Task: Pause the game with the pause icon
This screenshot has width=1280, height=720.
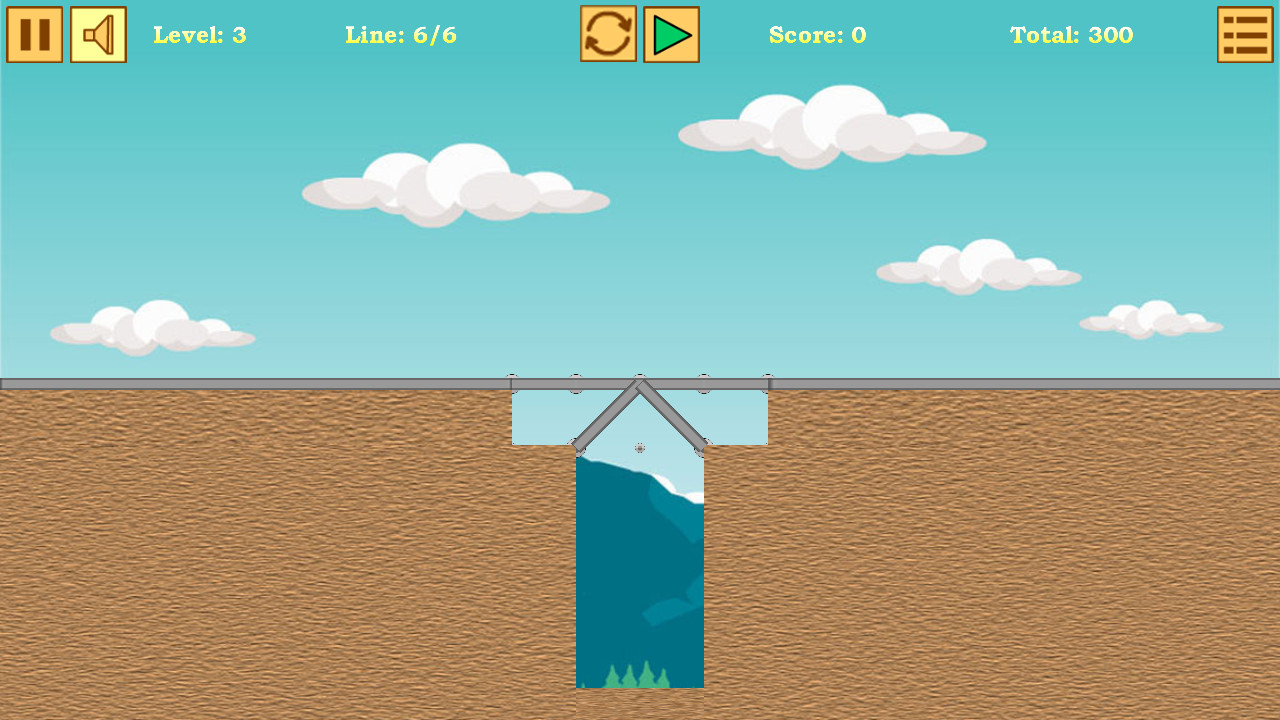Action: pos(35,35)
